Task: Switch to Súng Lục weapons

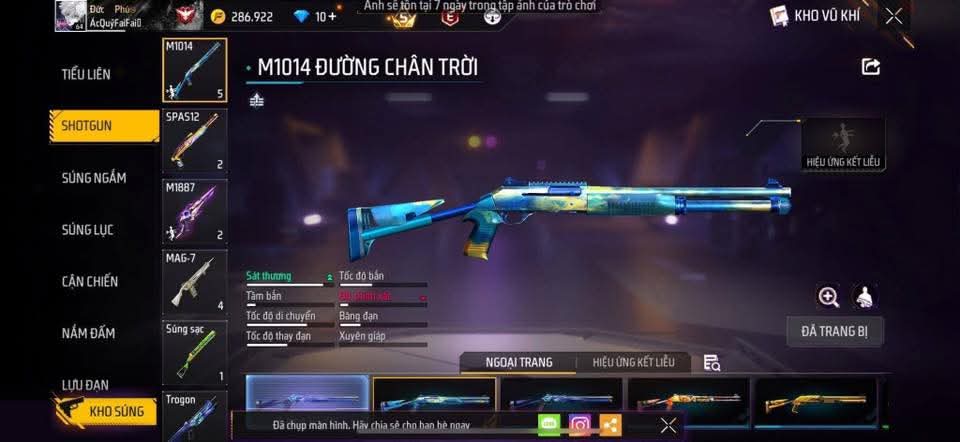Action: click(x=88, y=230)
